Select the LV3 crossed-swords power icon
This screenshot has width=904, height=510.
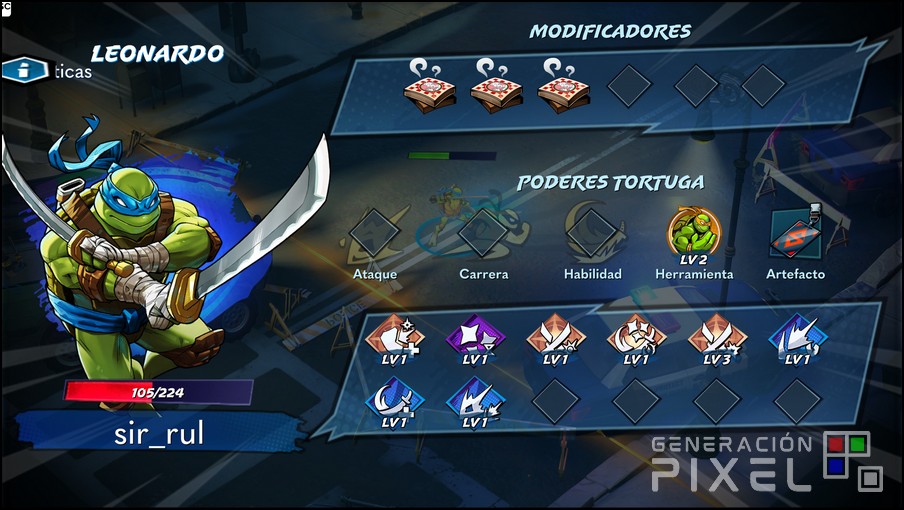pos(716,337)
